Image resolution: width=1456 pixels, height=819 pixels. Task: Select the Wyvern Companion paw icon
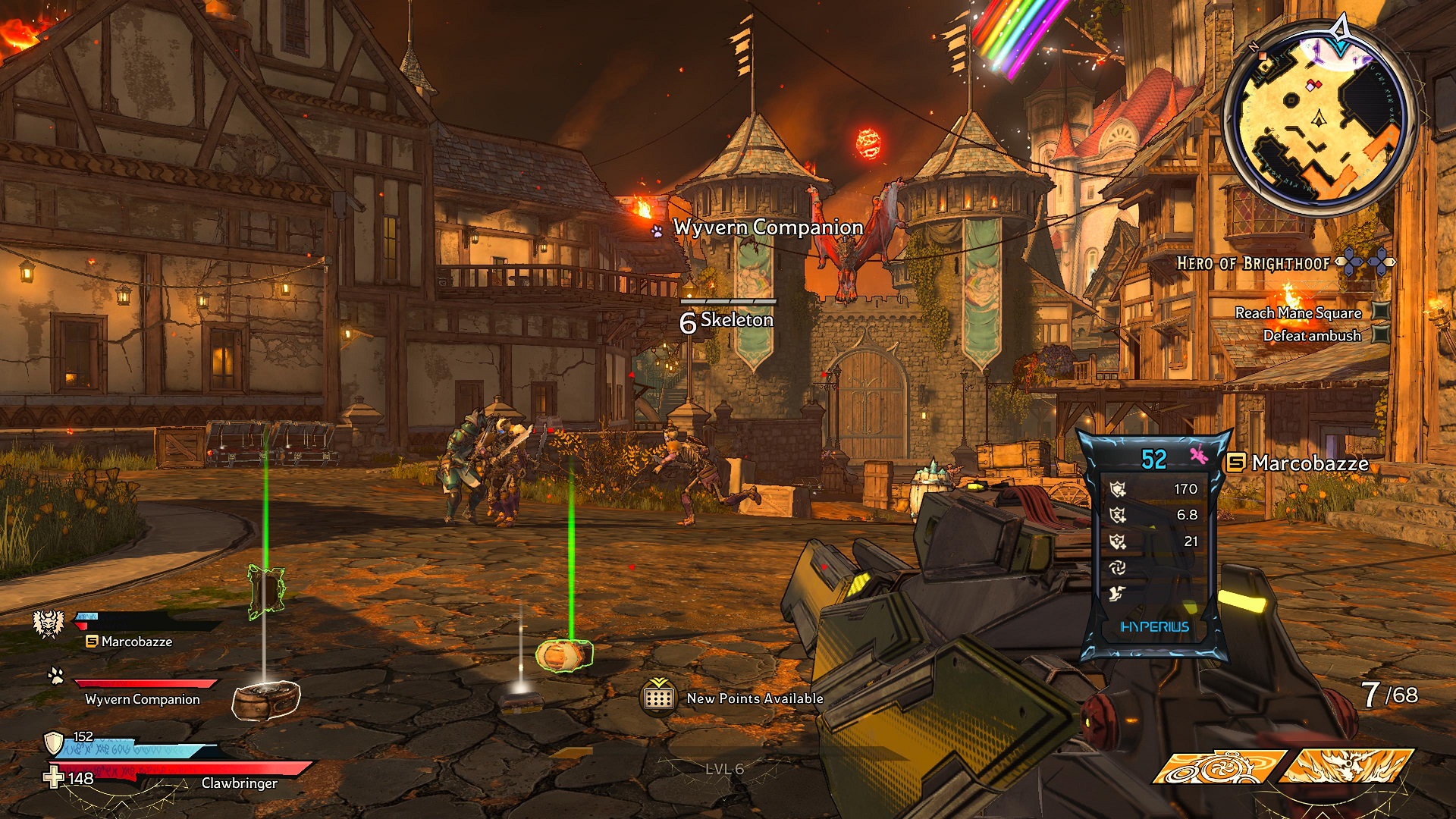click(55, 675)
